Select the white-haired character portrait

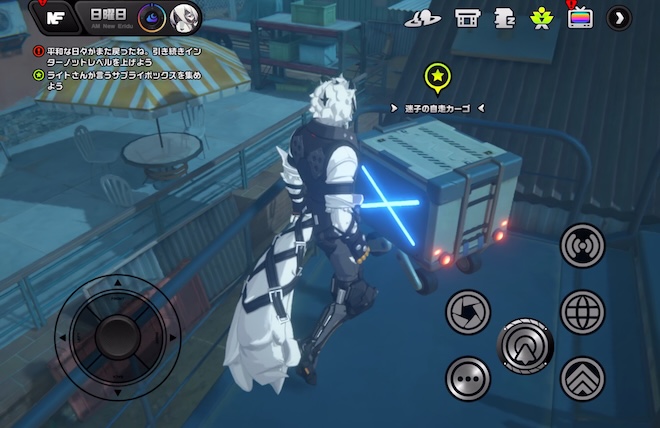tap(183, 16)
